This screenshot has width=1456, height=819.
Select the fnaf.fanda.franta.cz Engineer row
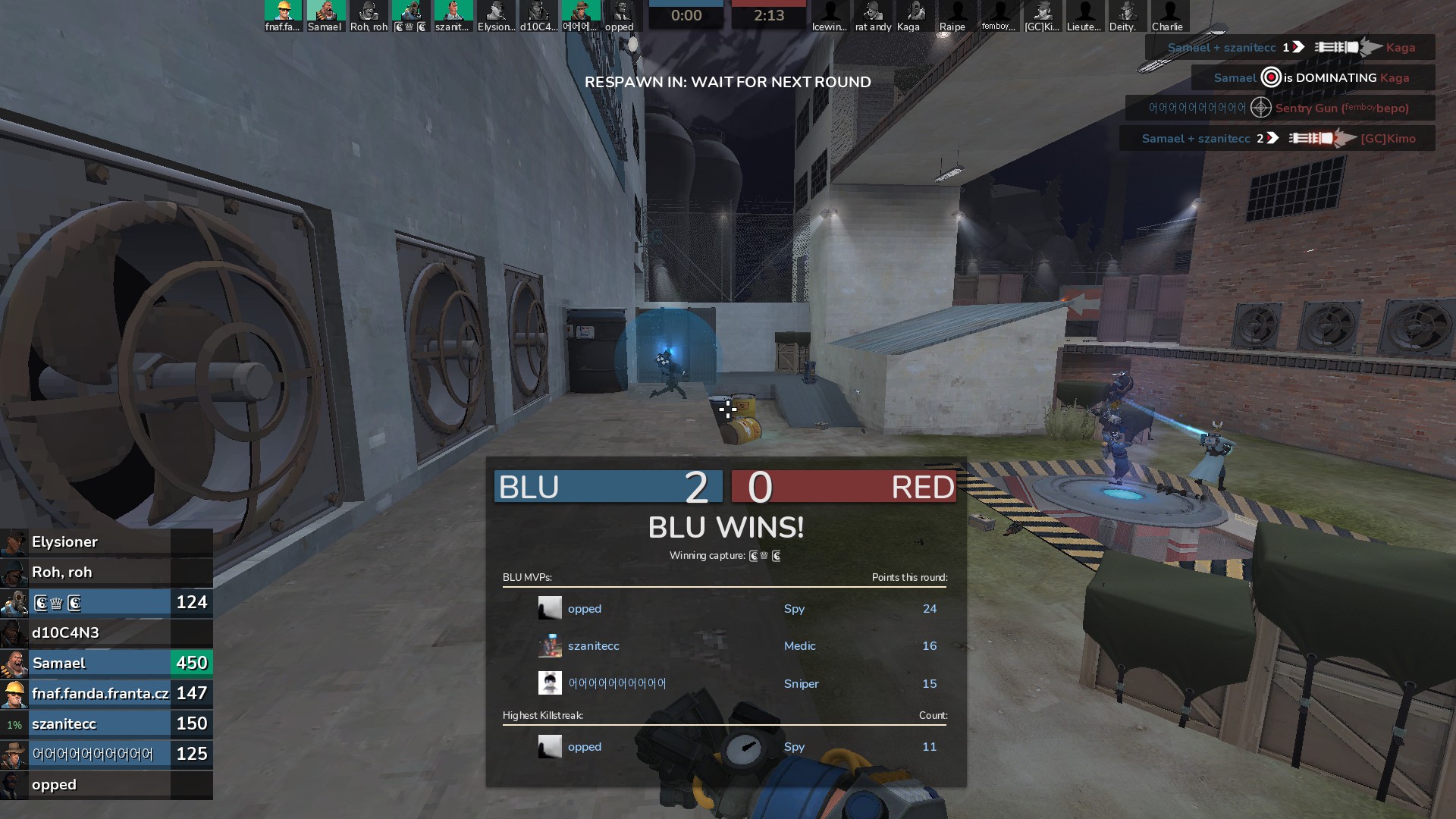pos(106,694)
